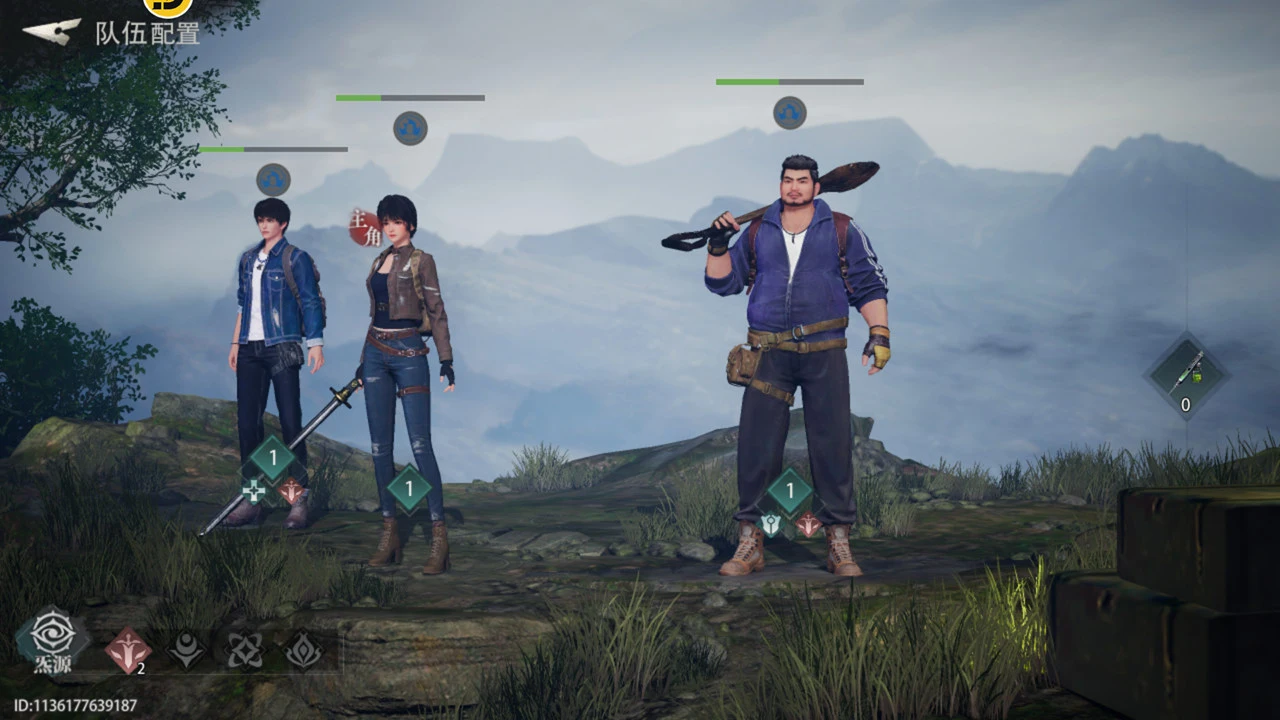Click the yellow coin badge at the top

pos(167,6)
